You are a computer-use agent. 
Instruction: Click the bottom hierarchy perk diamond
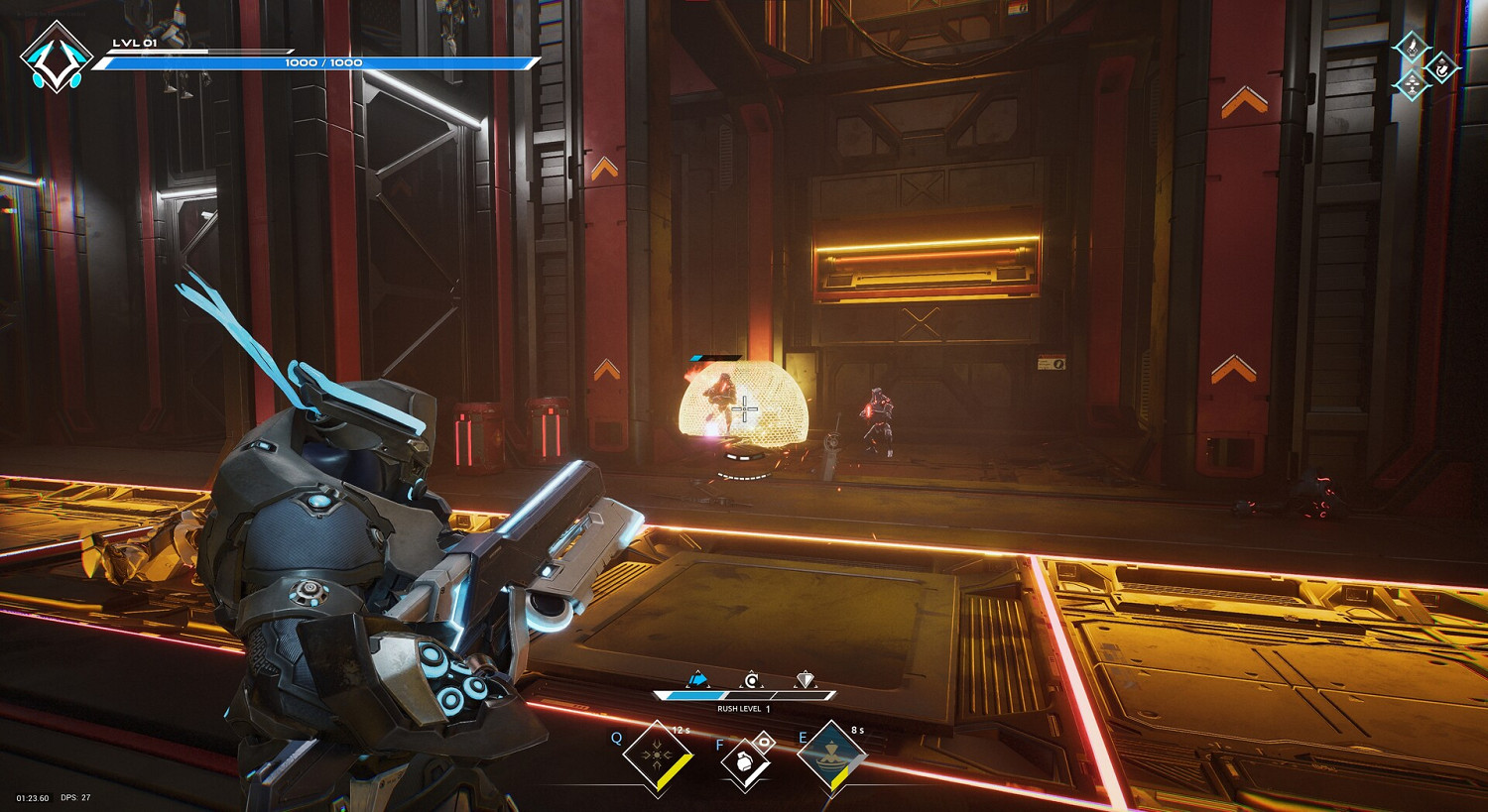point(1412,85)
